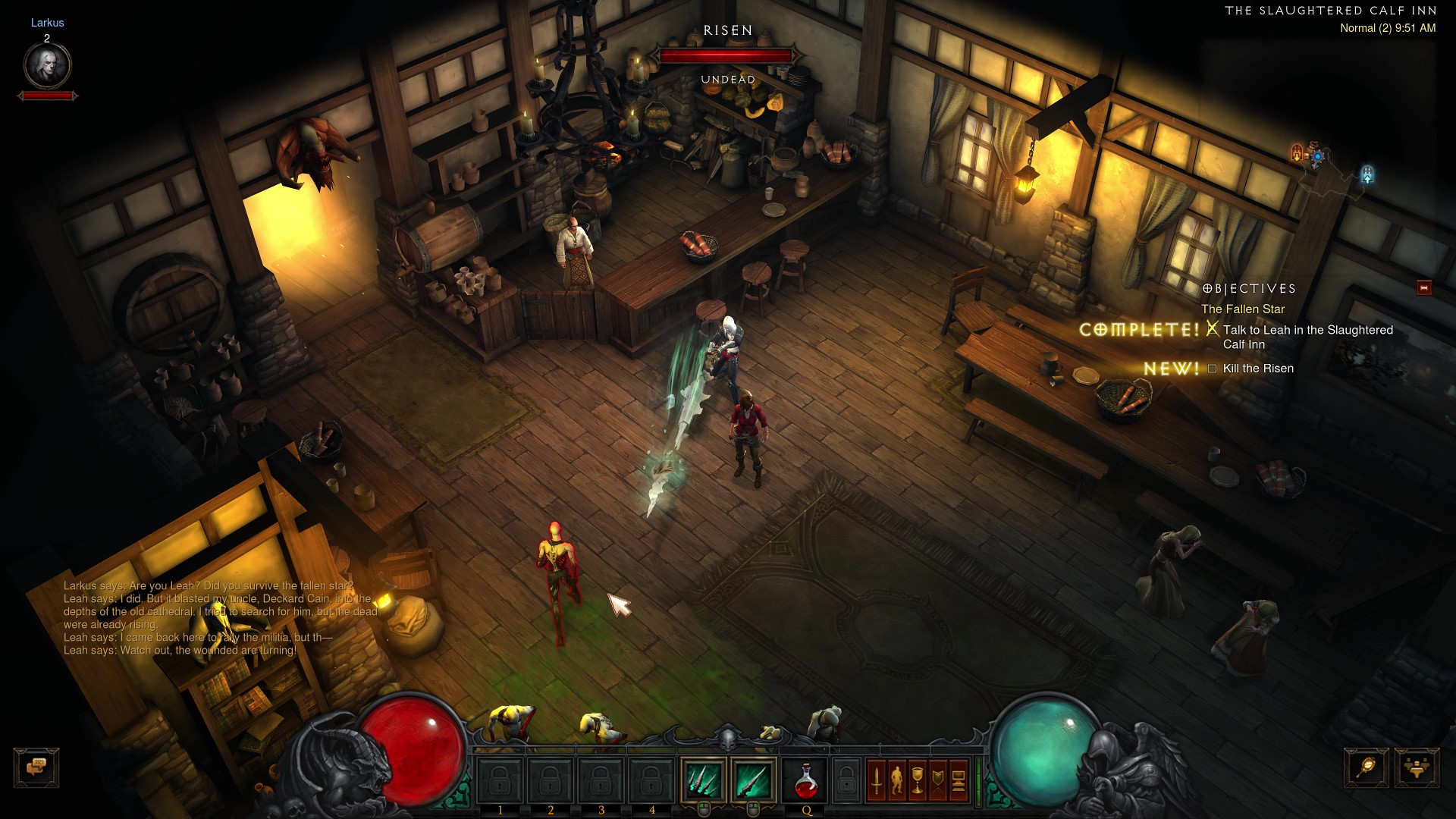
Task: Use the red health potion slot
Action: 805,781
